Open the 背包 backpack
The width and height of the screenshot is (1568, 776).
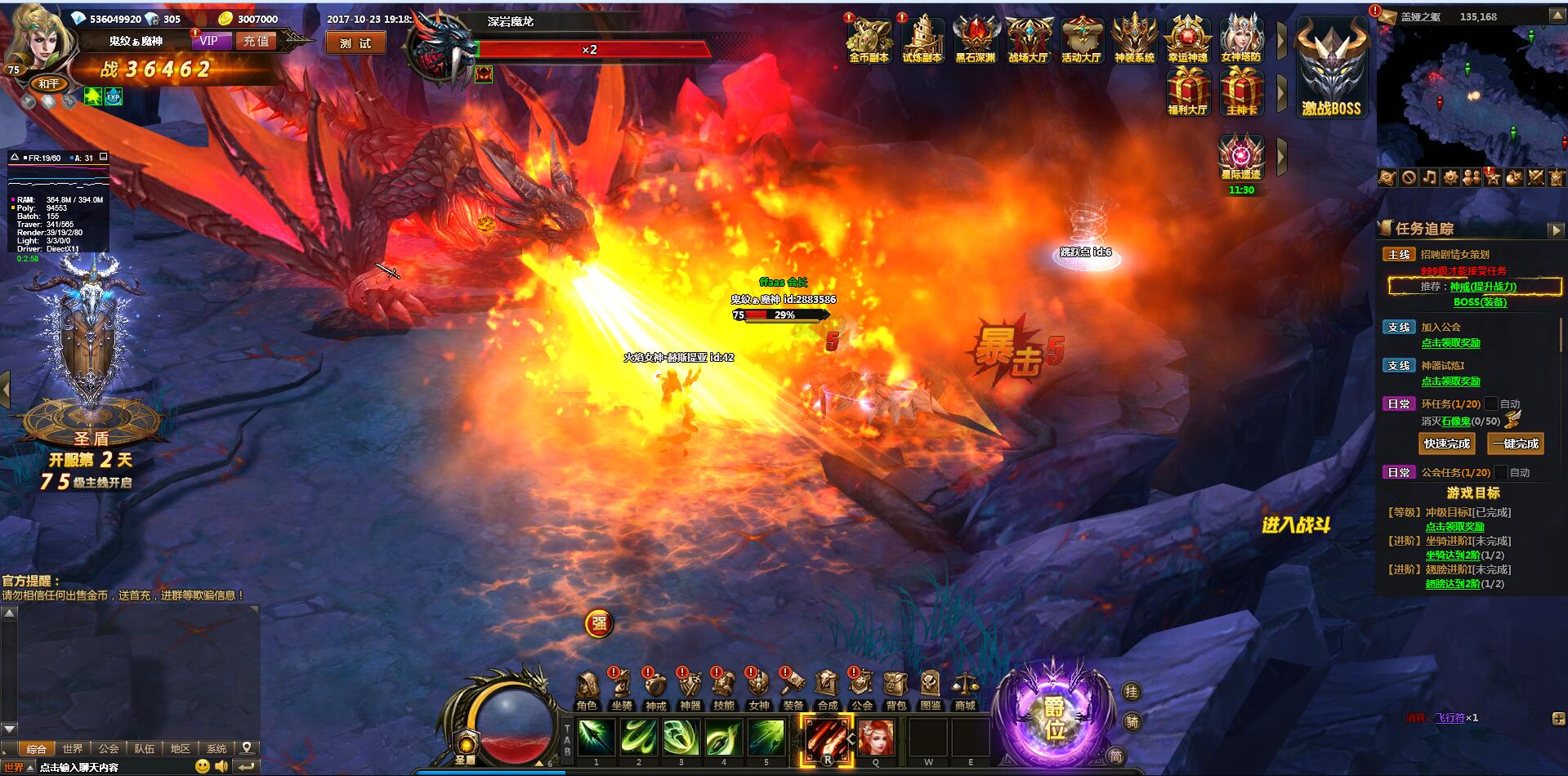pos(896,690)
